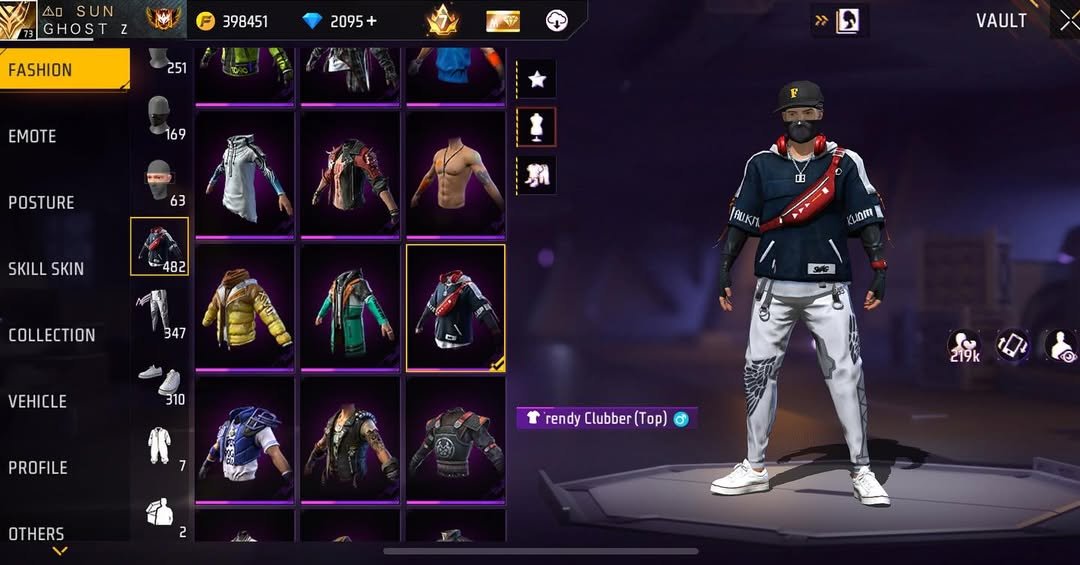Open the Collection section
This screenshot has height=565, width=1080.
52,335
